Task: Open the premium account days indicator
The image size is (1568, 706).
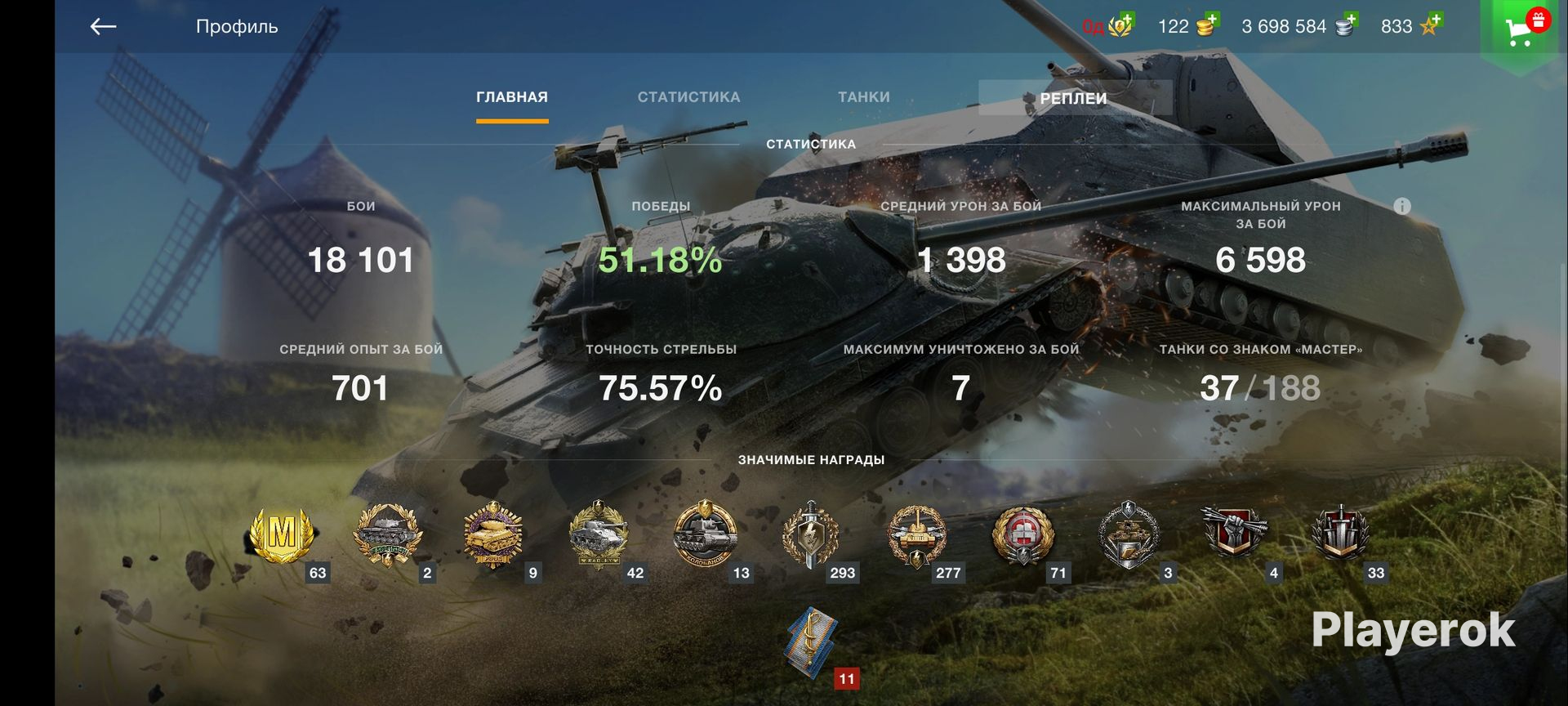Action: point(1107,26)
